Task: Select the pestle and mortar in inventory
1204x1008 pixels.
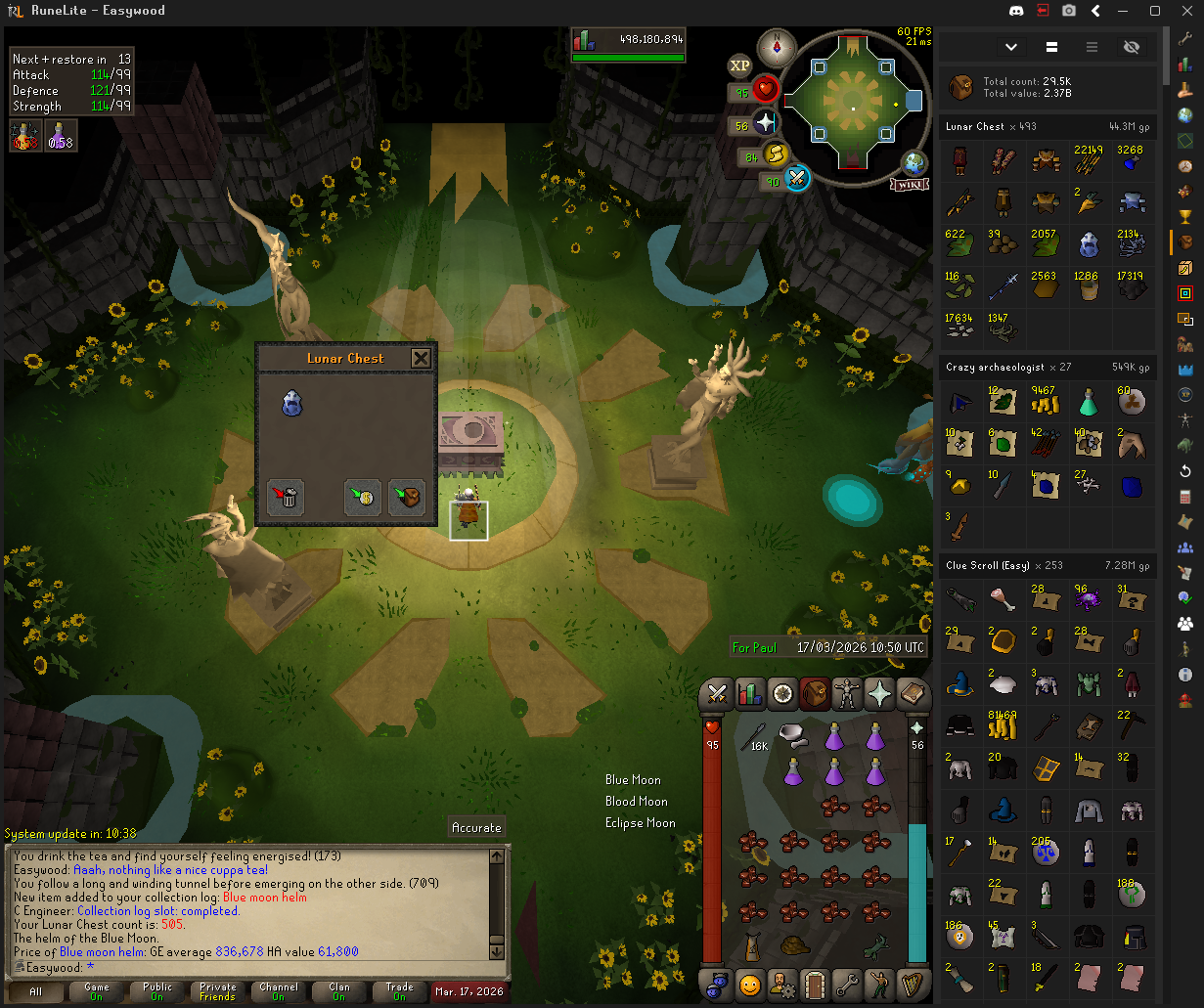Action: click(x=792, y=733)
